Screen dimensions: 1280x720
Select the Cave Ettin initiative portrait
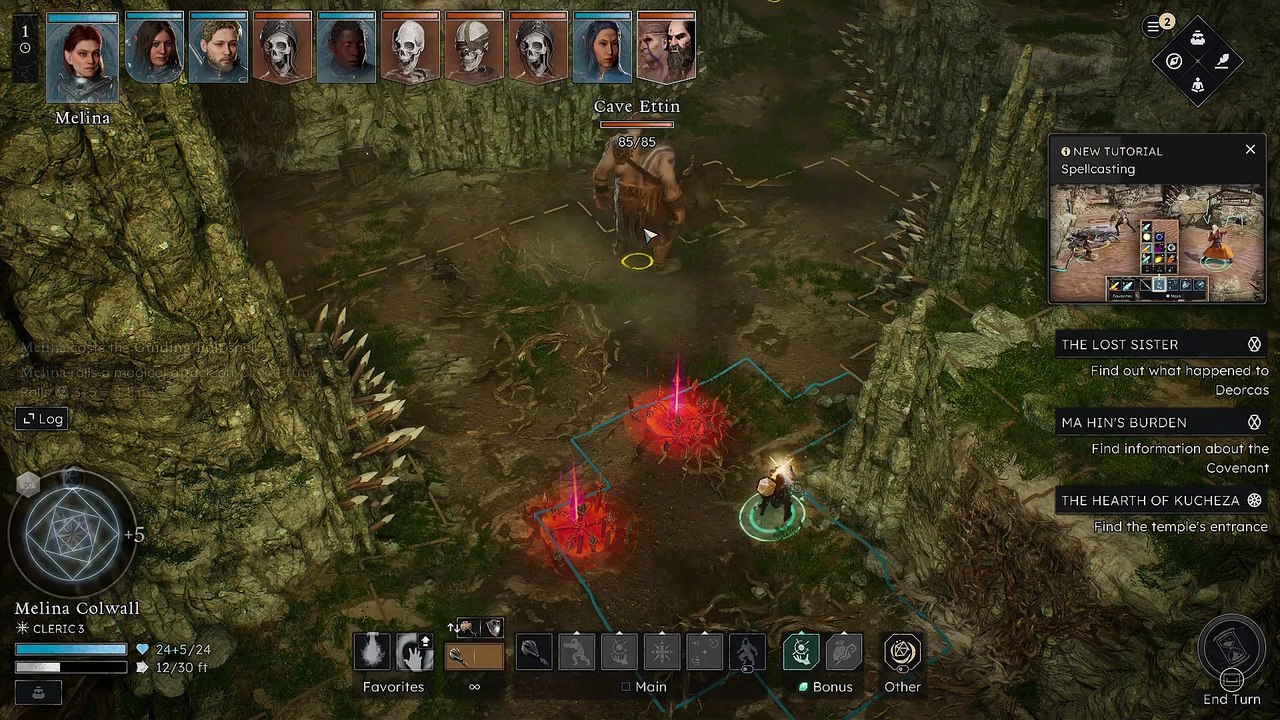point(666,47)
